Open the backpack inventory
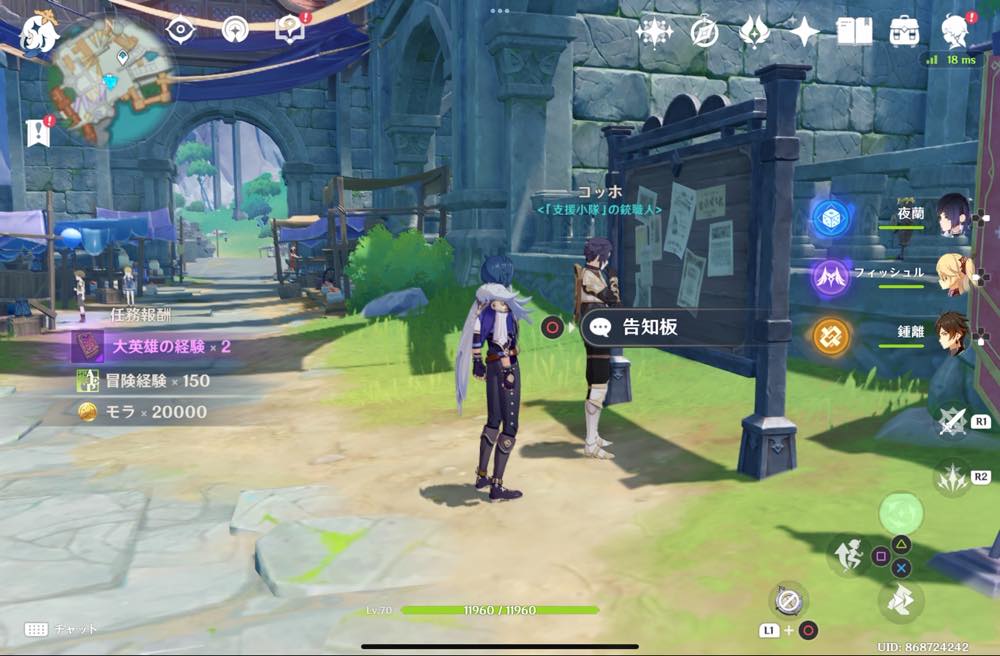 pos(905,32)
